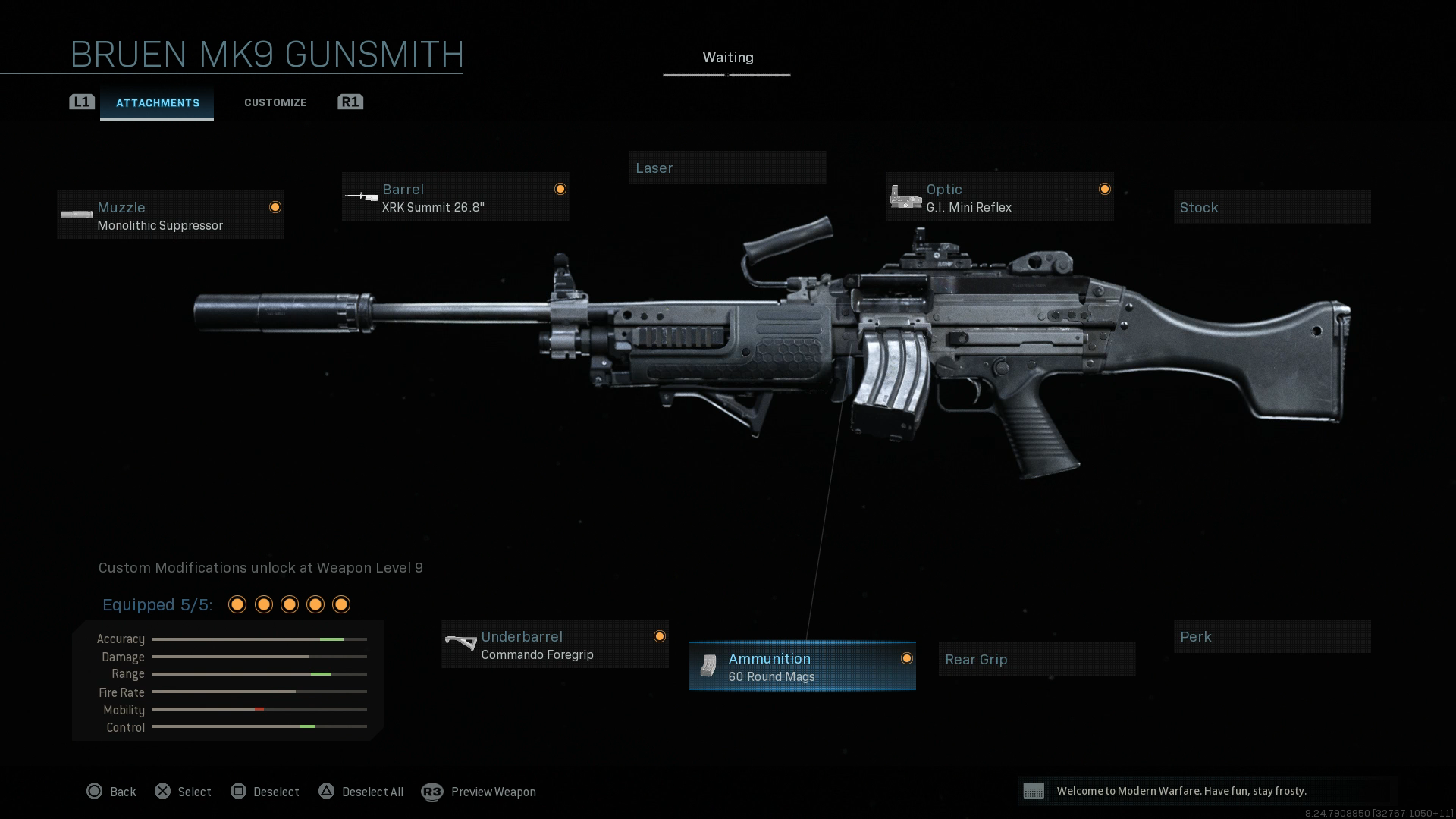
Task: Click the Commando Foregrip underbarrel icon
Action: coord(461,644)
